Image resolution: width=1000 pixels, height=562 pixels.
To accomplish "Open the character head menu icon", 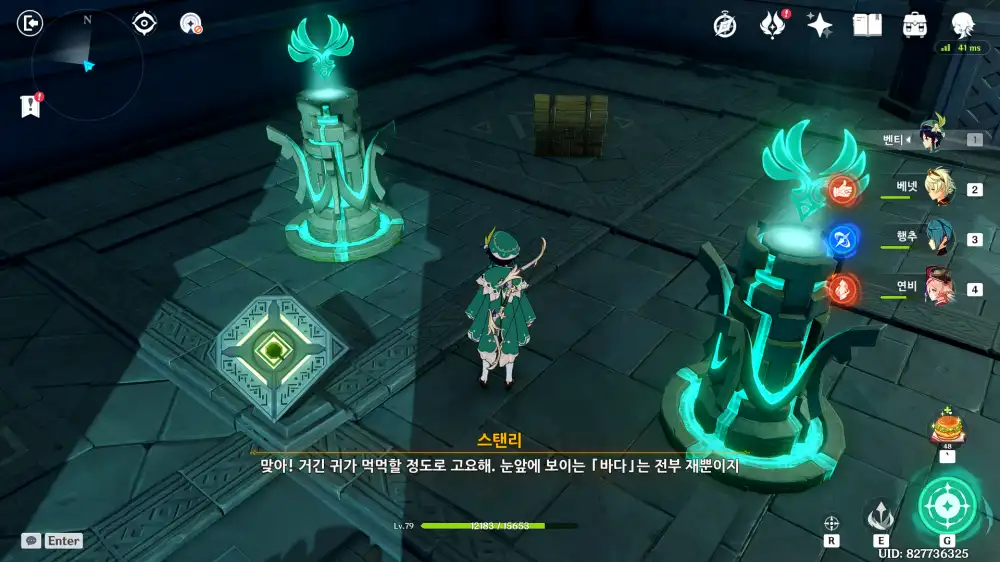I will click(962, 25).
